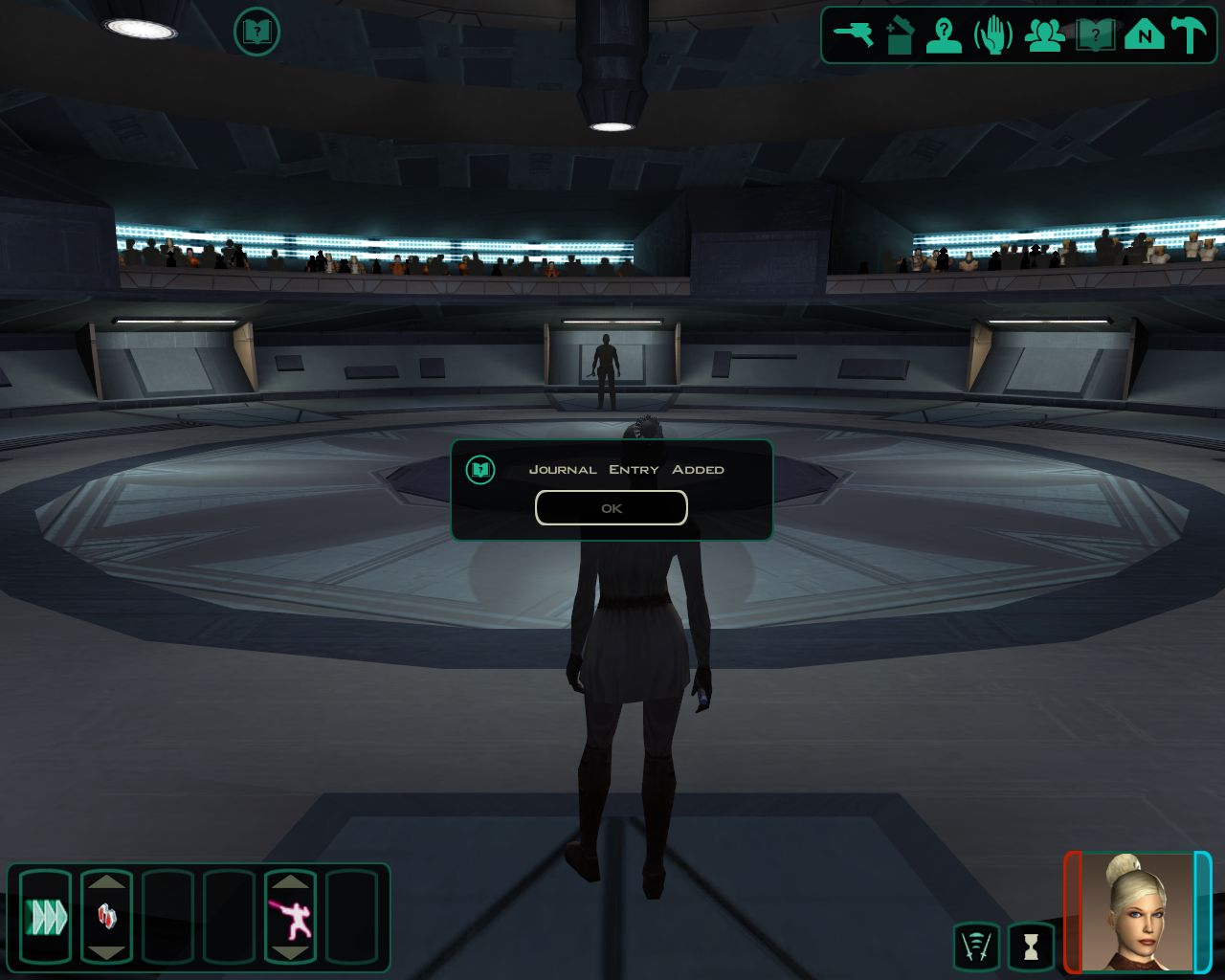Open the character sheet silhouette icon
Viewport: 1225px width, 980px height.
click(x=945, y=36)
